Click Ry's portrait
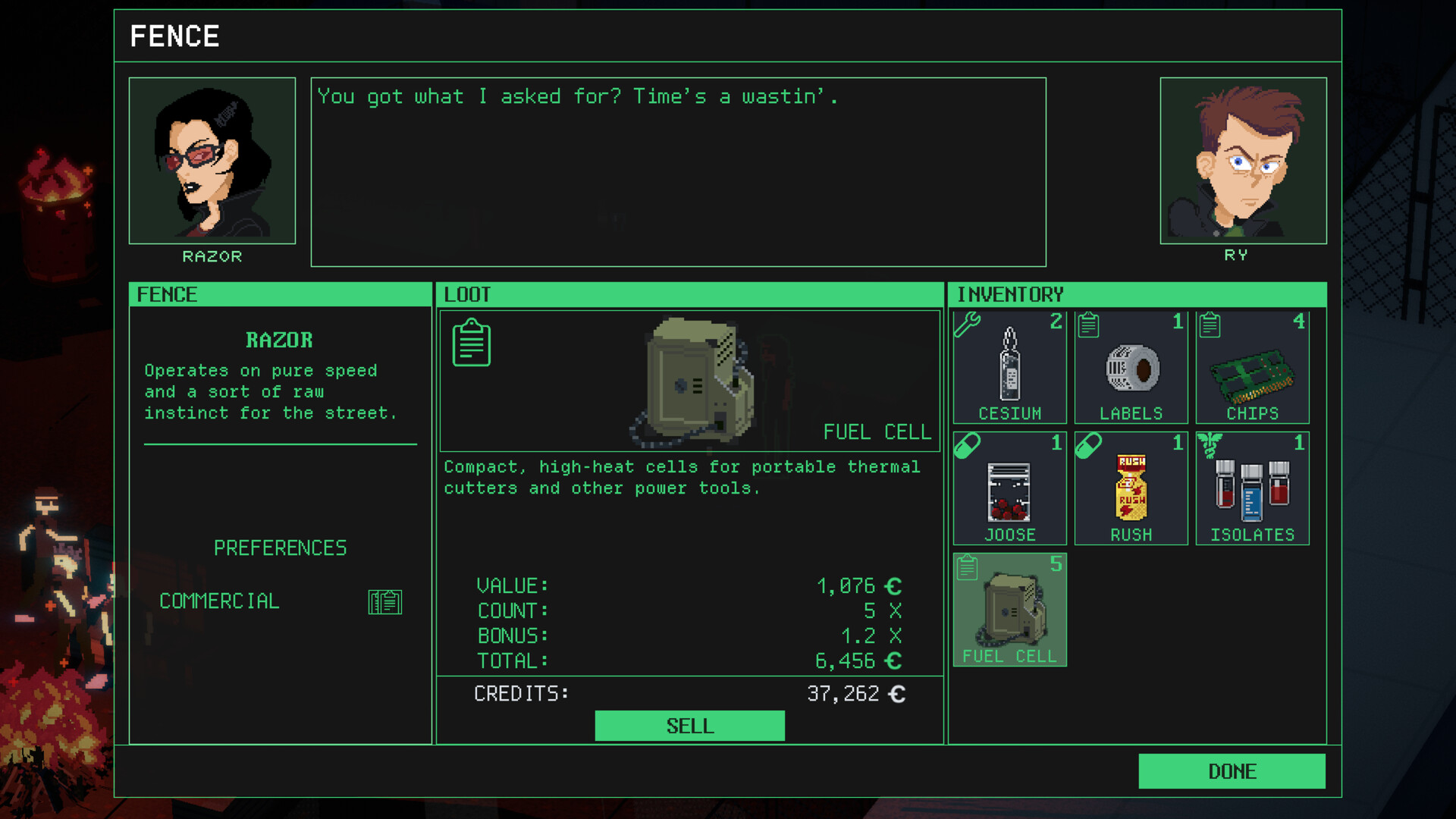Viewport: 1456px width, 819px height. click(x=1244, y=160)
